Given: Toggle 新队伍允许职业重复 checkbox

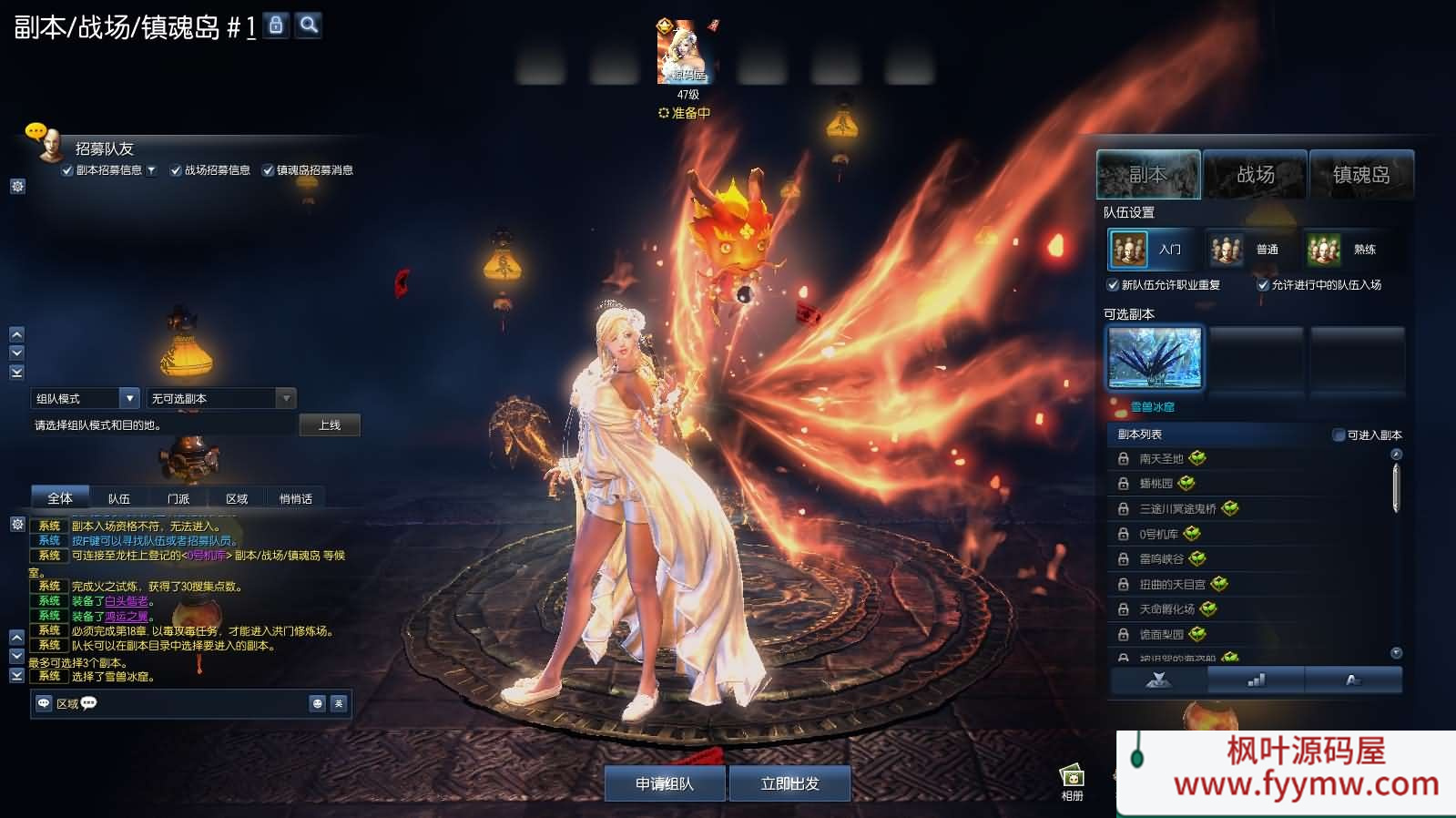Looking at the screenshot, I should [1113, 285].
